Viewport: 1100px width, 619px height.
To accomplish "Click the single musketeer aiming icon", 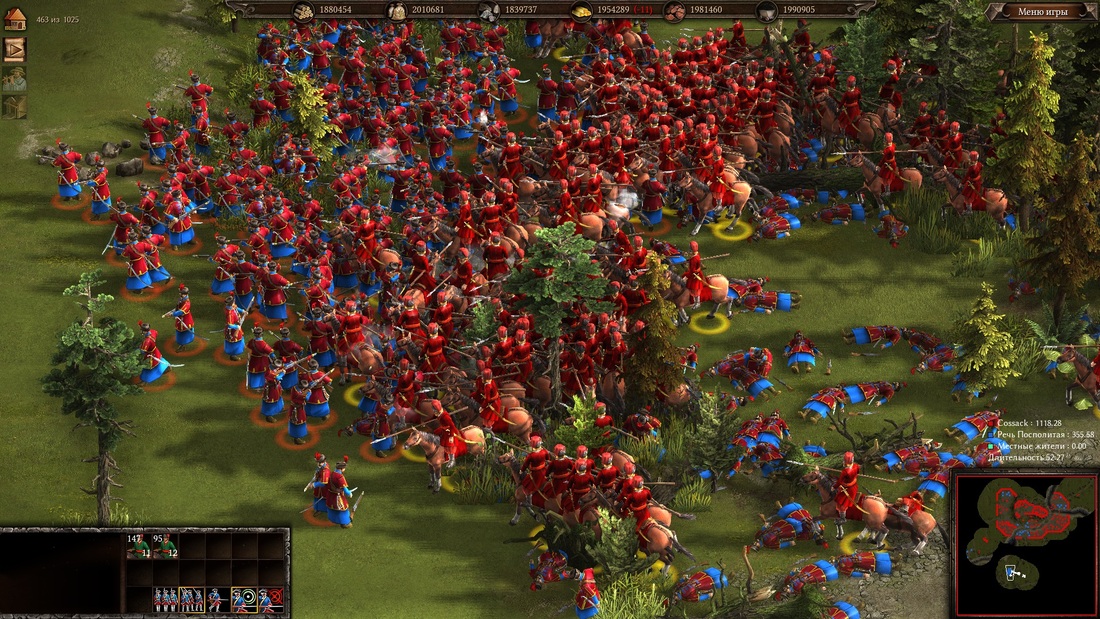I will coord(217,599).
